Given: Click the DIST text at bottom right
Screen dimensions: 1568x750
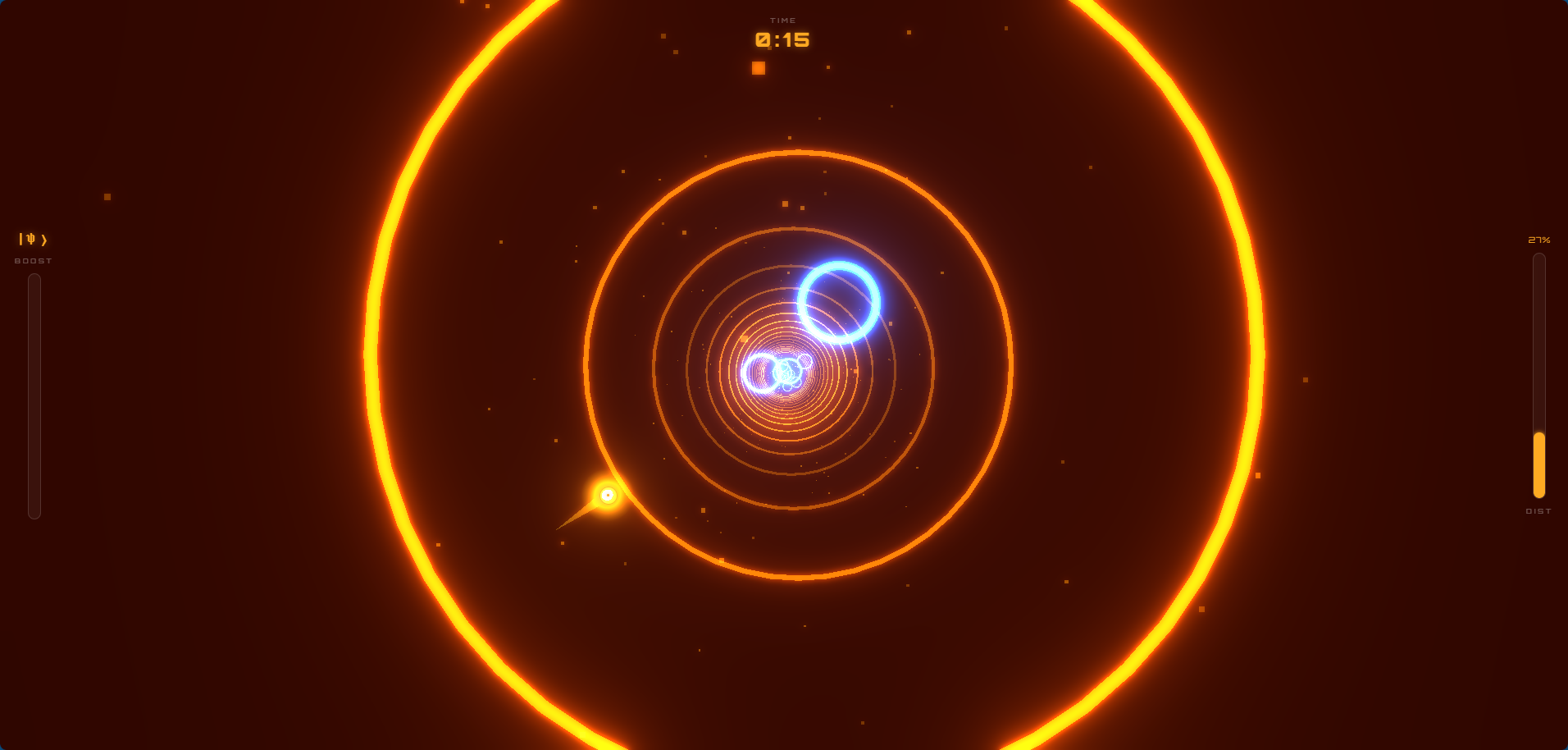Looking at the screenshot, I should click(x=1538, y=510).
